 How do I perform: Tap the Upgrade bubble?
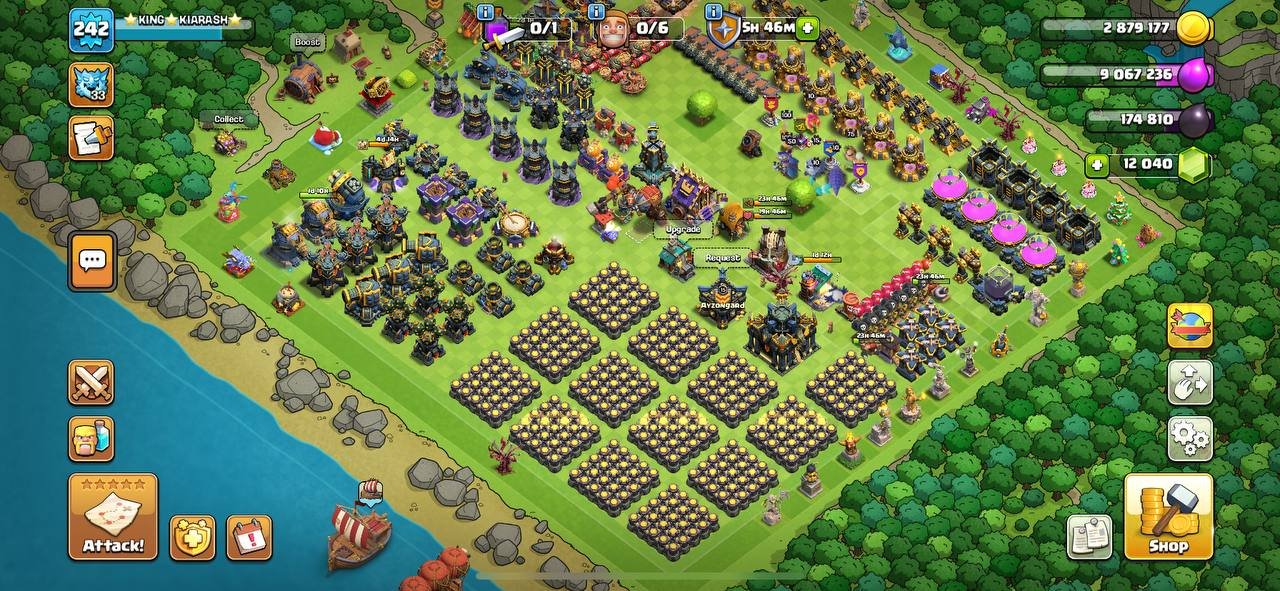(683, 229)
